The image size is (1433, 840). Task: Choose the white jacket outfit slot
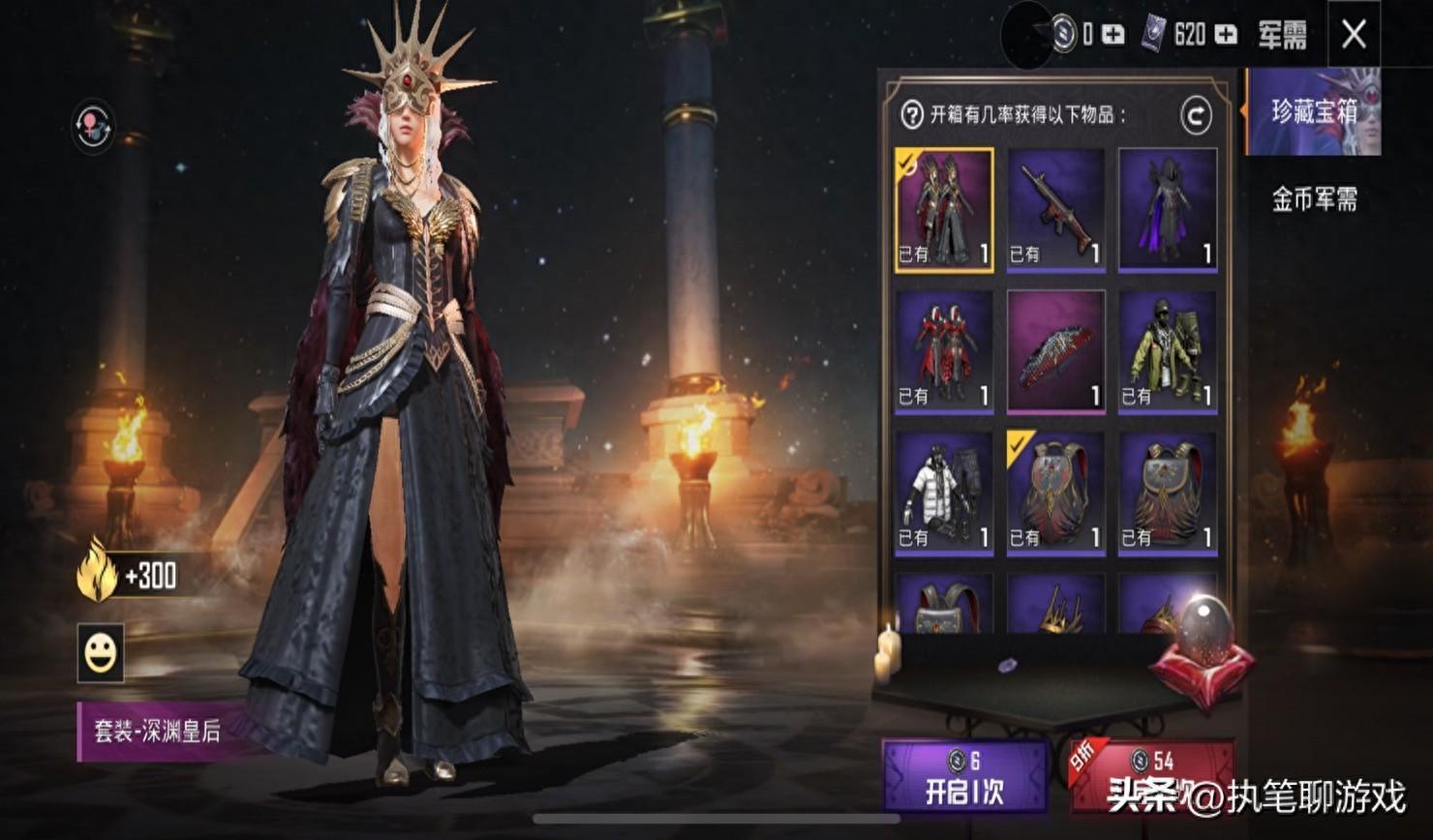(x=944, y=494)
